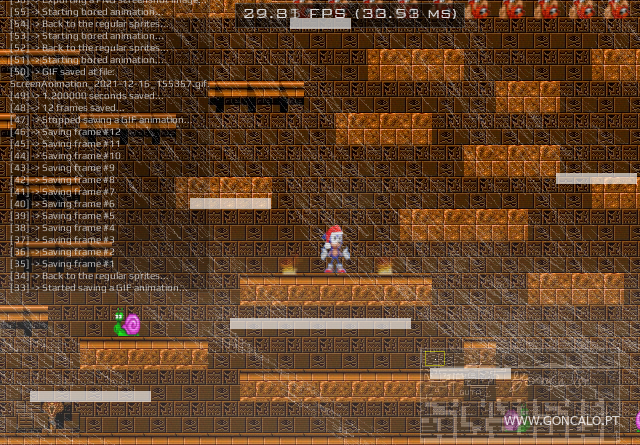Open the WWW.GONCALO.PT watermark link

click(x=561, y=421)
